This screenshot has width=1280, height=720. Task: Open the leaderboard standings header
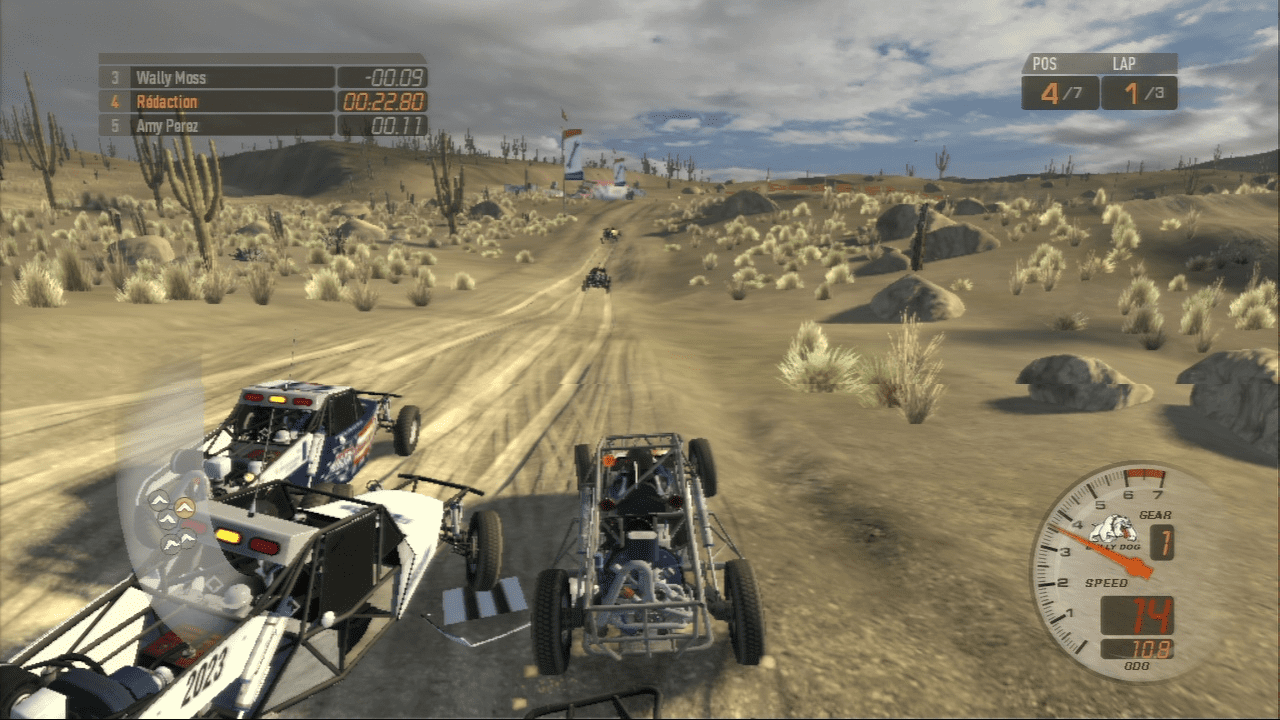coord(265,60)
